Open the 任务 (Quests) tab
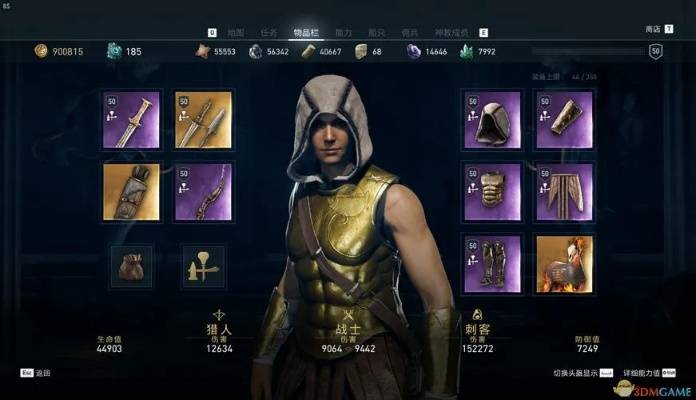Image resolution: width=696 pixels, height=400 pixels. click(268, 32)
